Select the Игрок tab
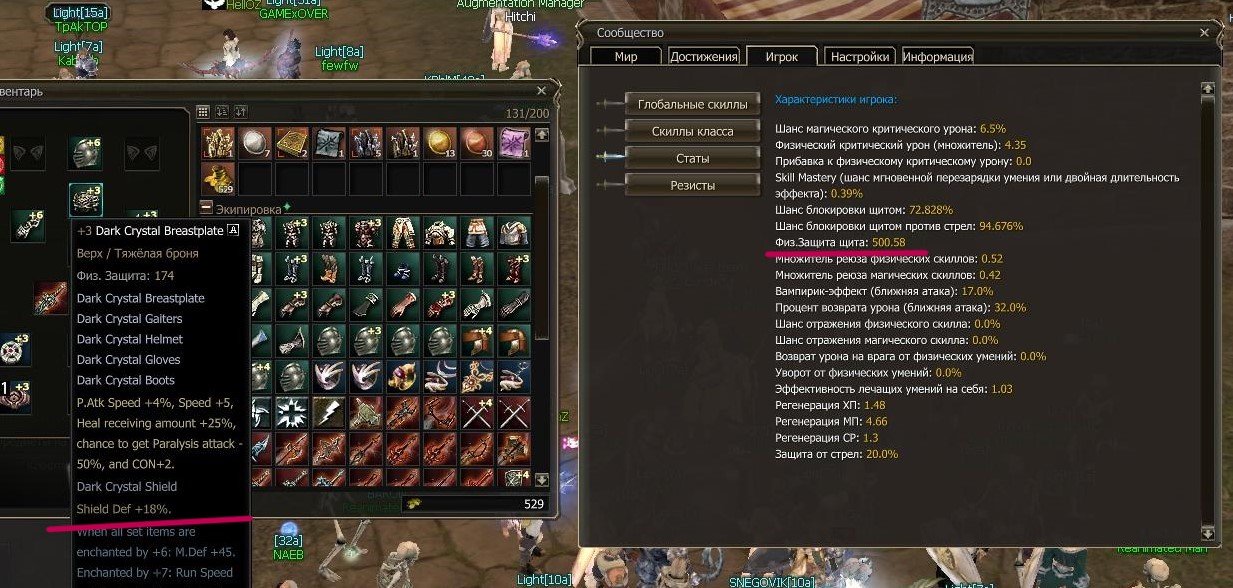Screen dimensions: 1233x588 click(781, 57)
